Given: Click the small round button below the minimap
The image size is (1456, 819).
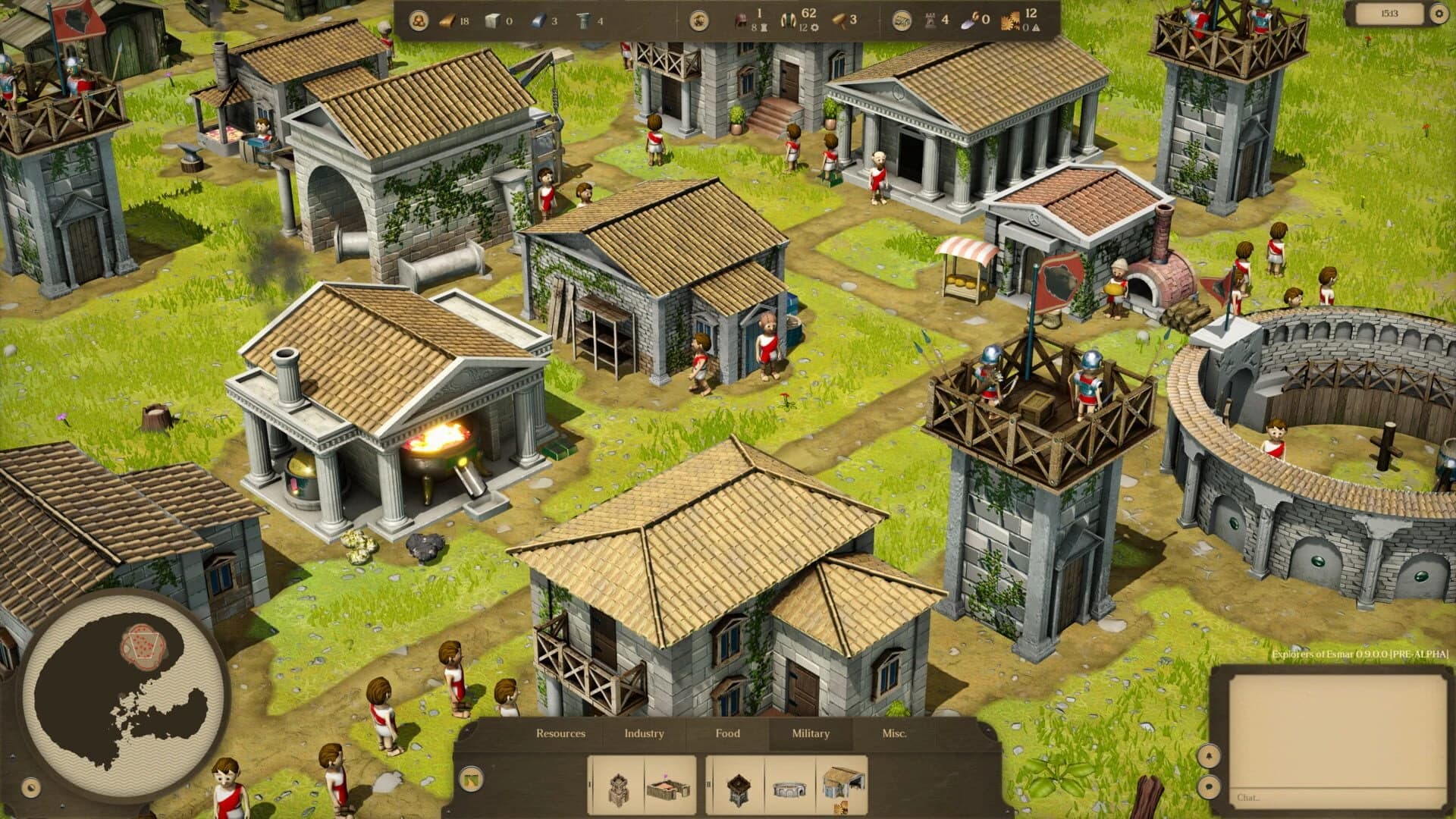Looking at the screenshot, I should pyautogui.click(x=31, y=788).
